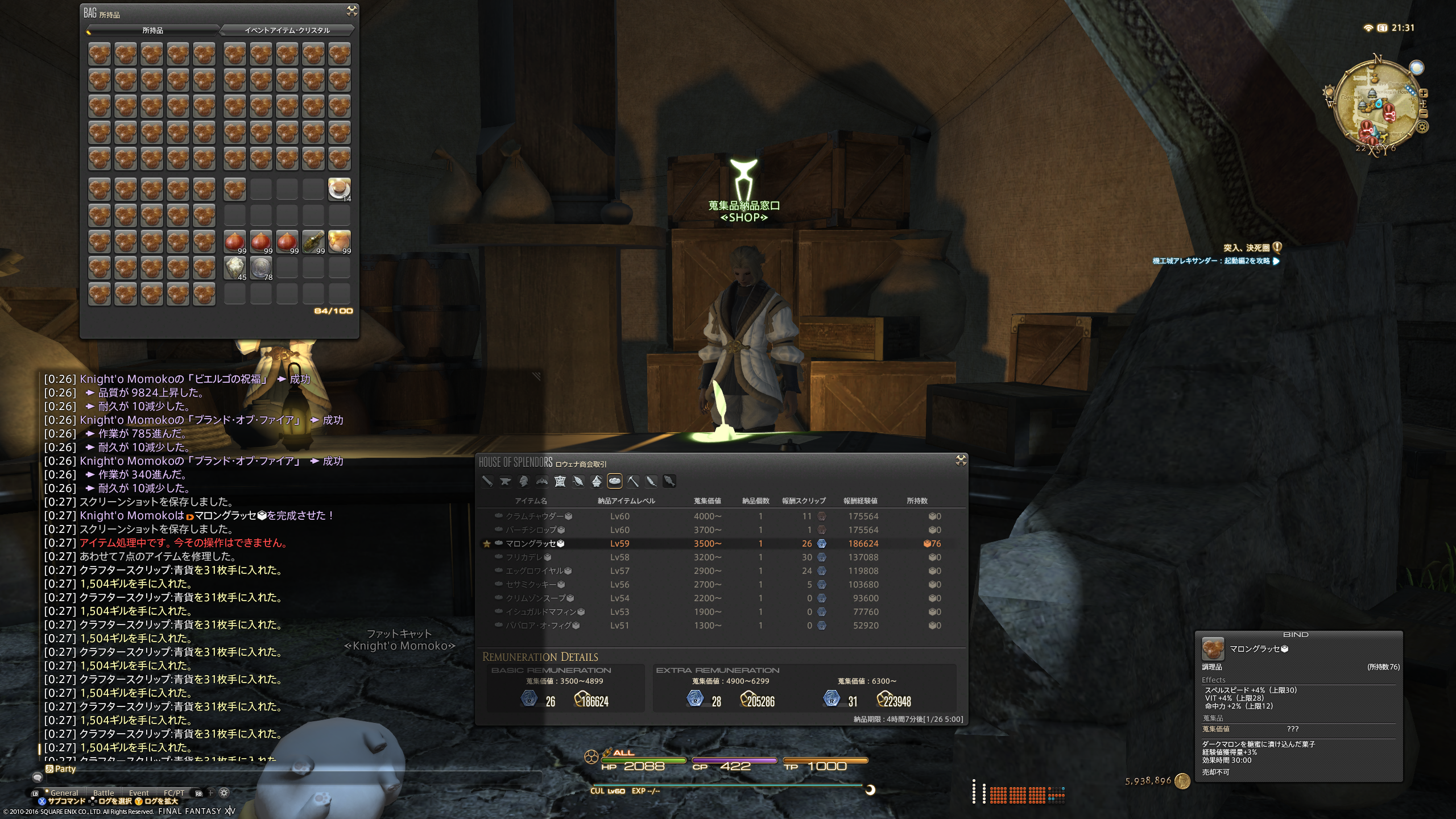This screenshot has height=819, width=1456.
Task: Close the BAG inventory window
Action: coord(352,11)
